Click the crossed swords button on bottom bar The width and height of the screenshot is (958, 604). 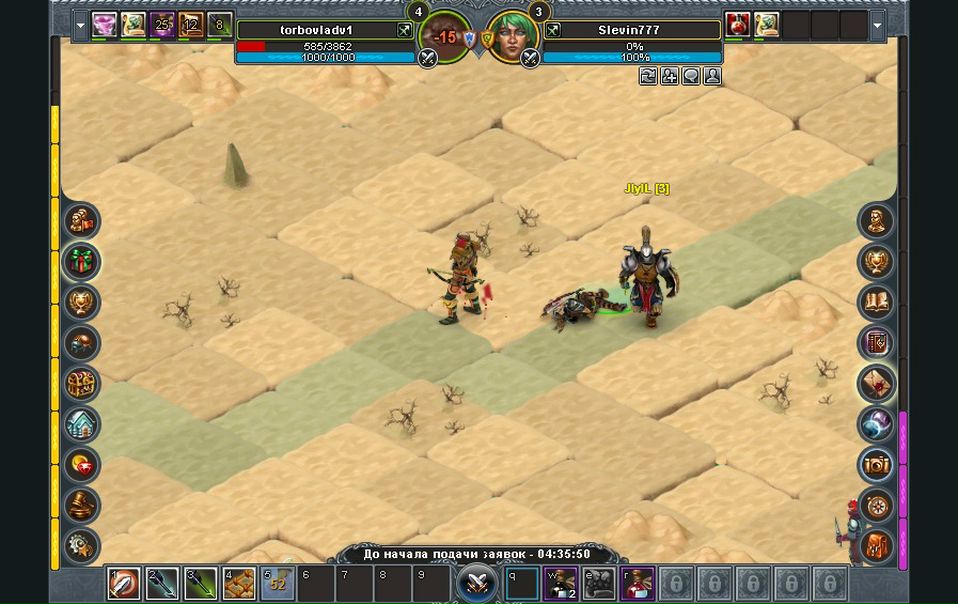[477, 582]
